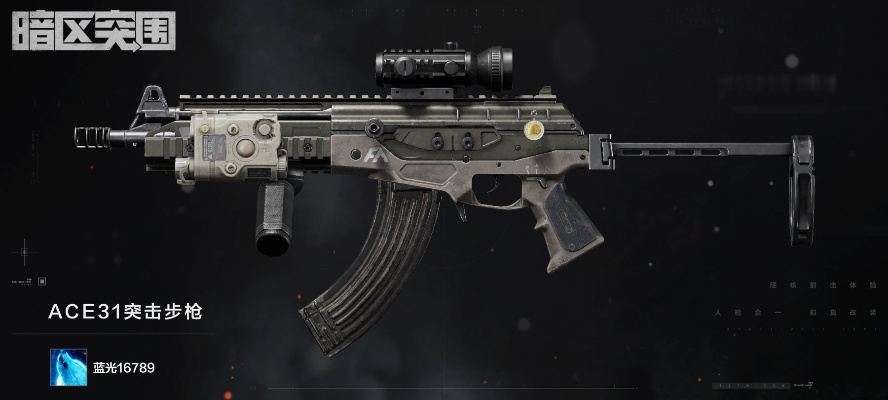Select the username 蓝光16789
The height and width of the screenshot is (400, 888).
(123, 368)
